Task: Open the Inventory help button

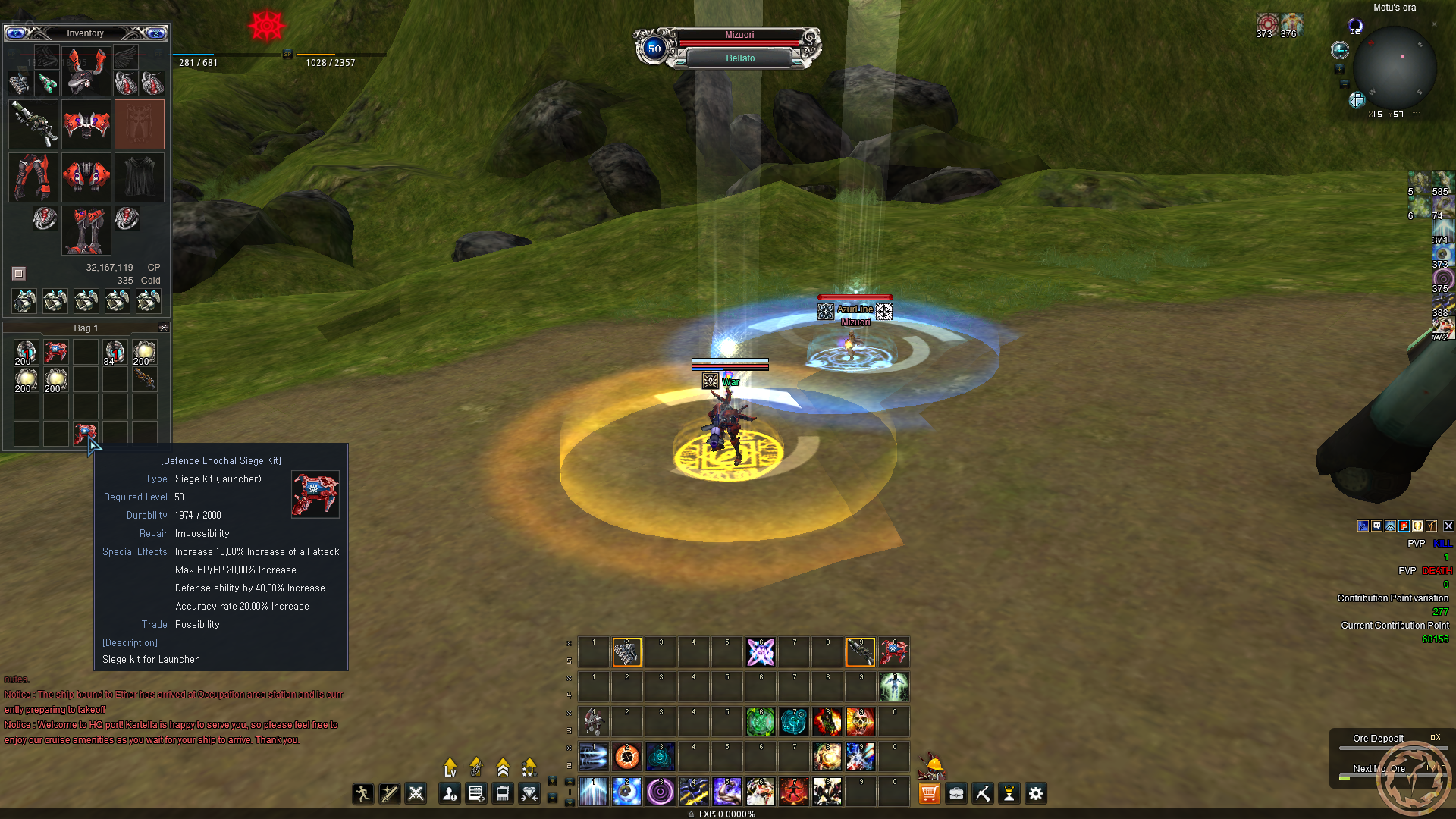Action: coord(16,33)
